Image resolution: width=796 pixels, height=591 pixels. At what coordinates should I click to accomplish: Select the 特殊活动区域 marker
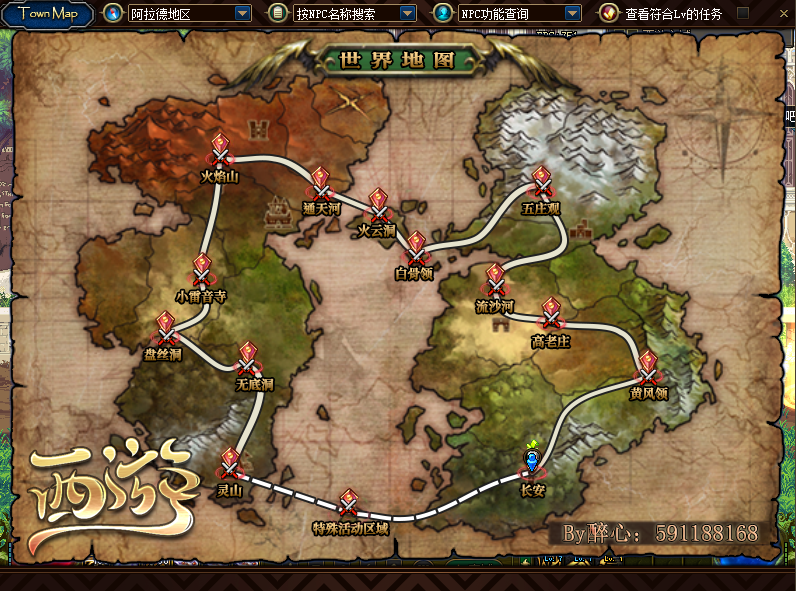349,504
